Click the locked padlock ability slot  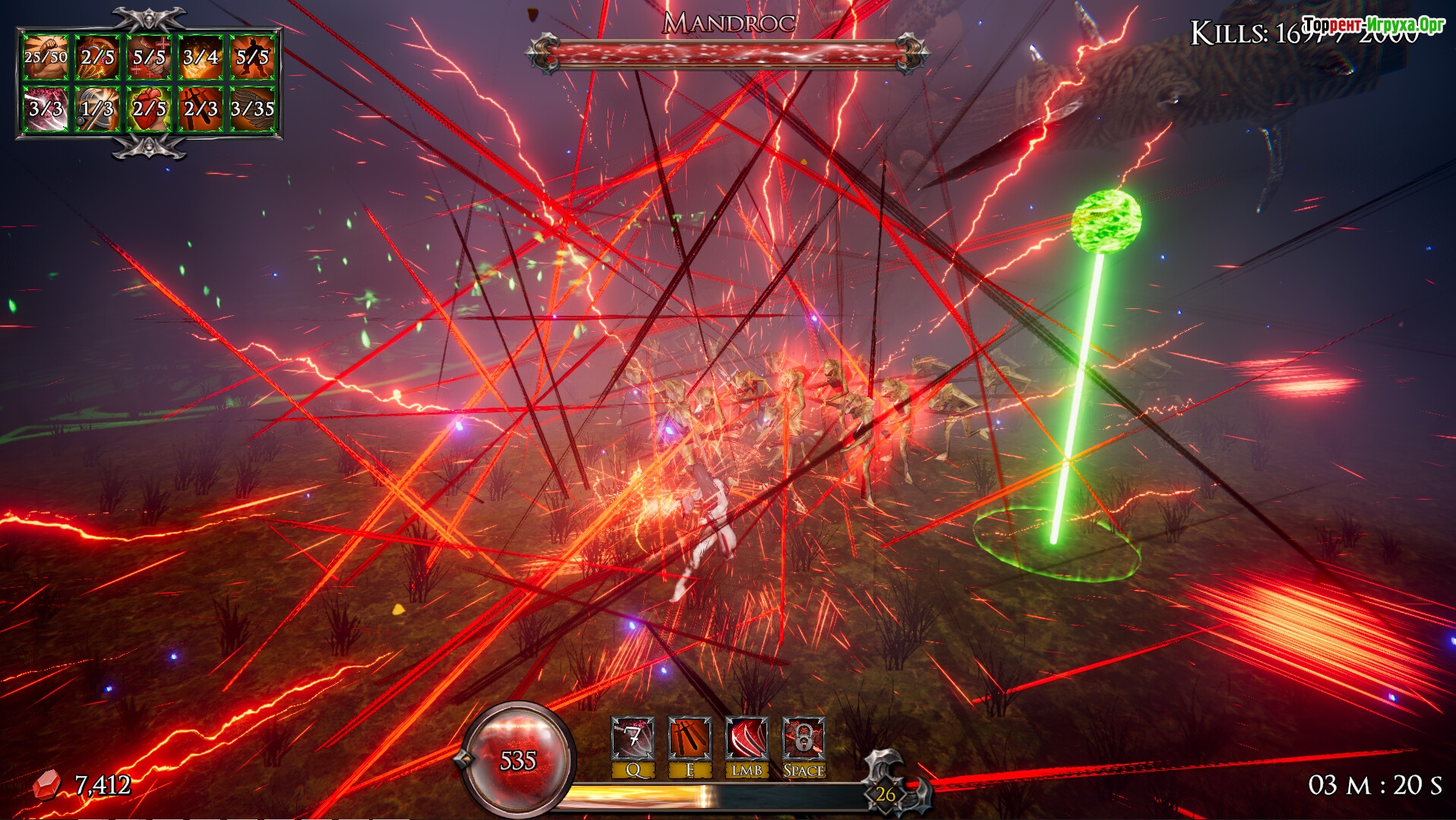tap(804, 738)
